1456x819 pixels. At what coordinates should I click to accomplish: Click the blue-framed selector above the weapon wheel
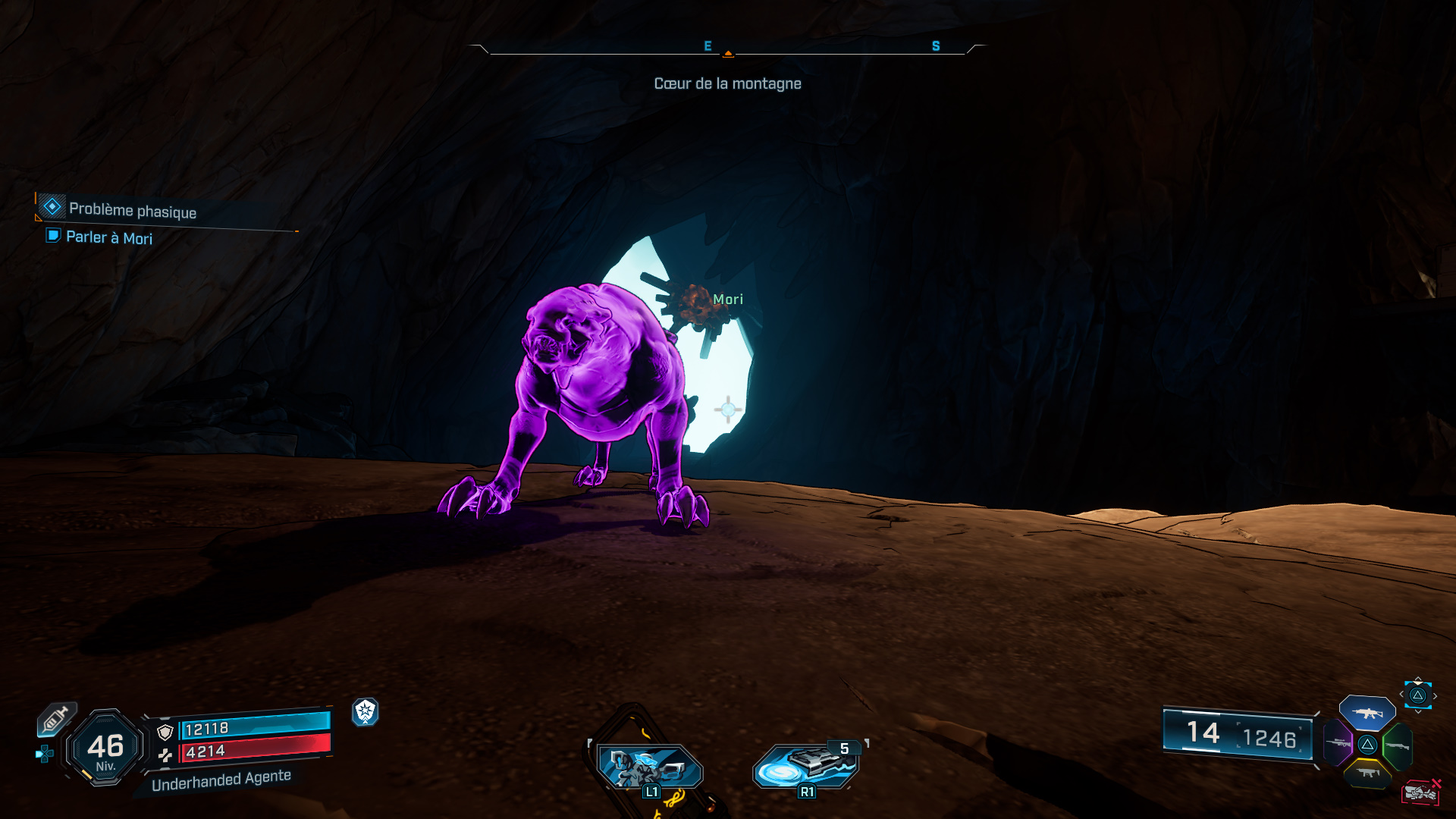[x=1417, y=695]
